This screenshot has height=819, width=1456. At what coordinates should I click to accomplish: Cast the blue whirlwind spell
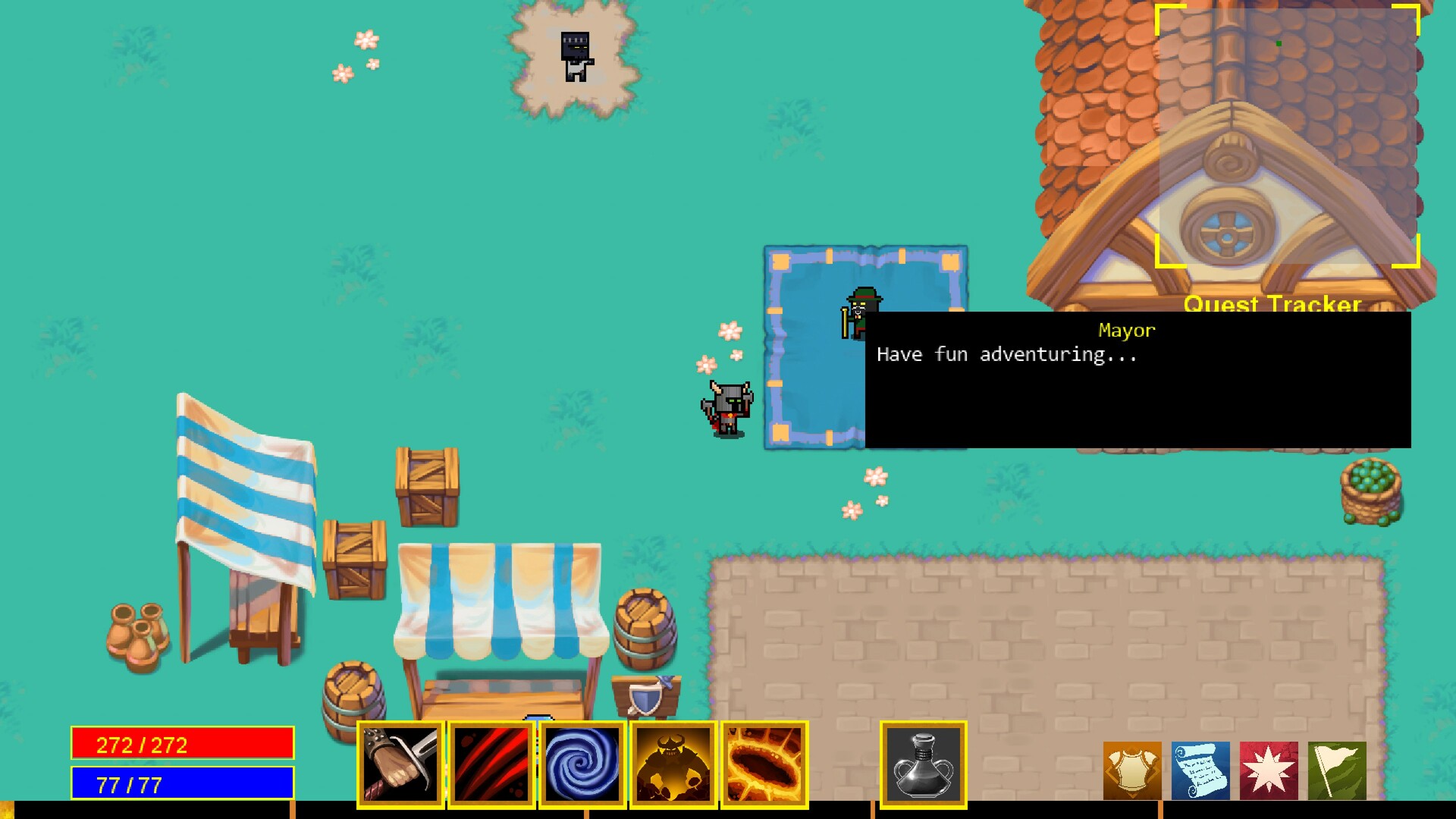point(582,764)
